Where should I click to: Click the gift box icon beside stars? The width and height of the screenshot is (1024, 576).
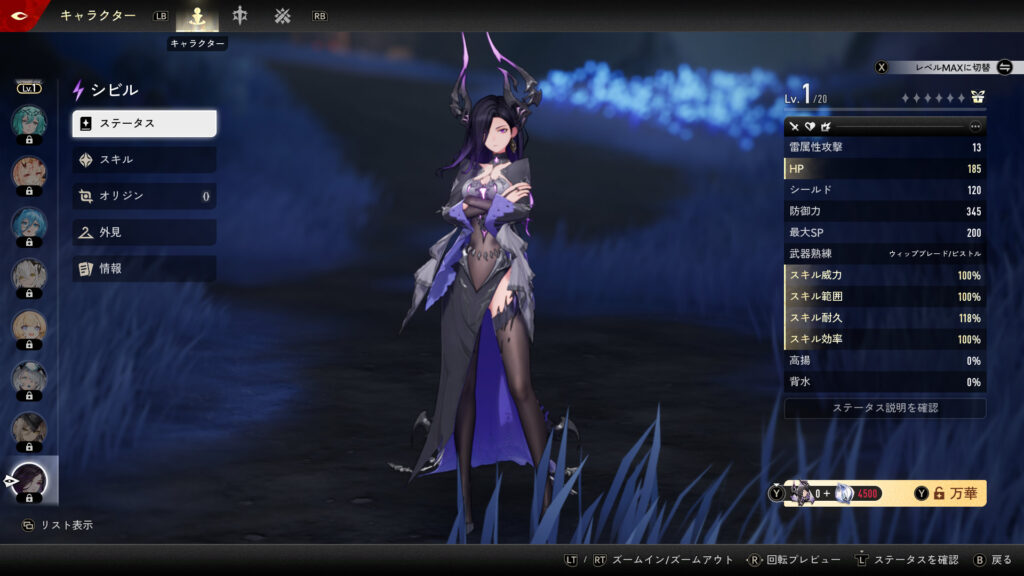tap(977, 98)
